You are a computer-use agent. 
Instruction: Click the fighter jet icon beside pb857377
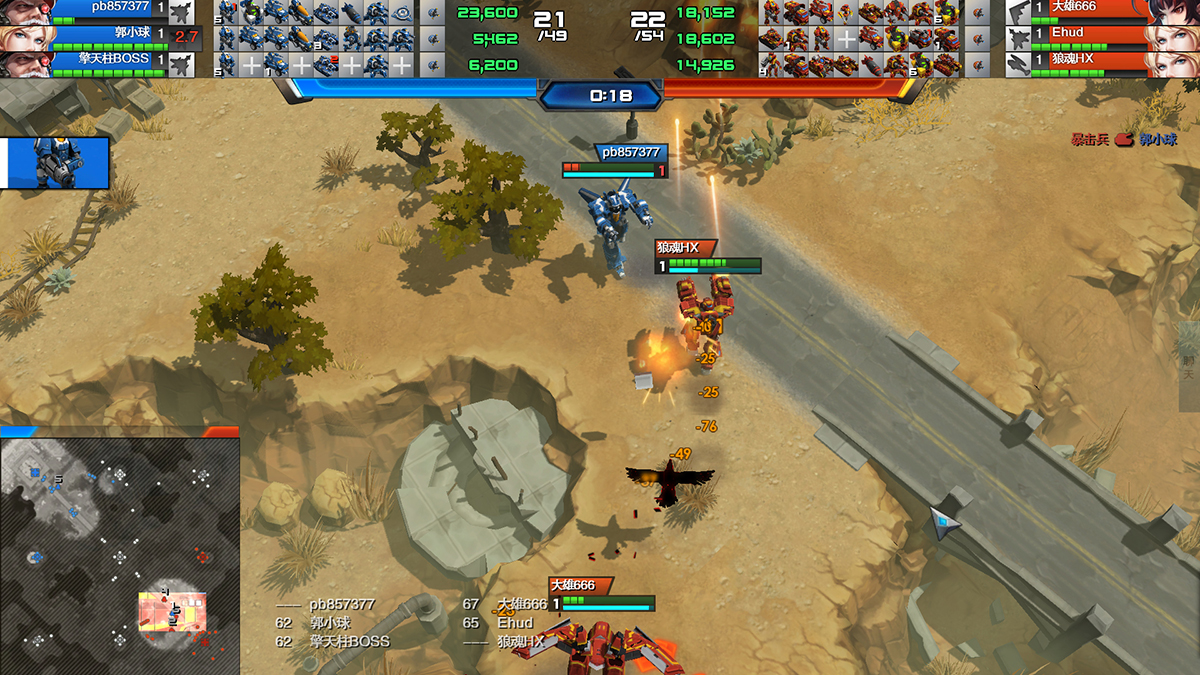coord(181,12)
